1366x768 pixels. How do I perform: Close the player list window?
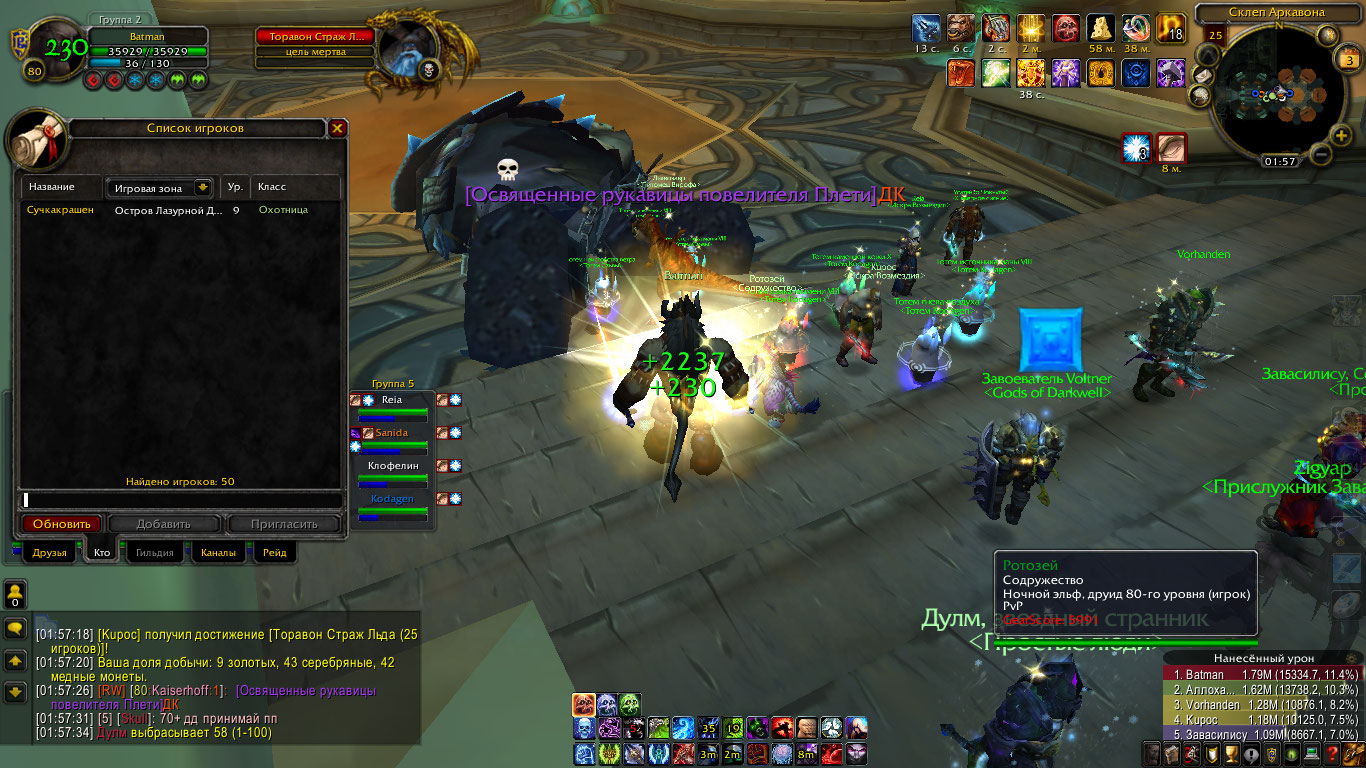coord(338,128)
